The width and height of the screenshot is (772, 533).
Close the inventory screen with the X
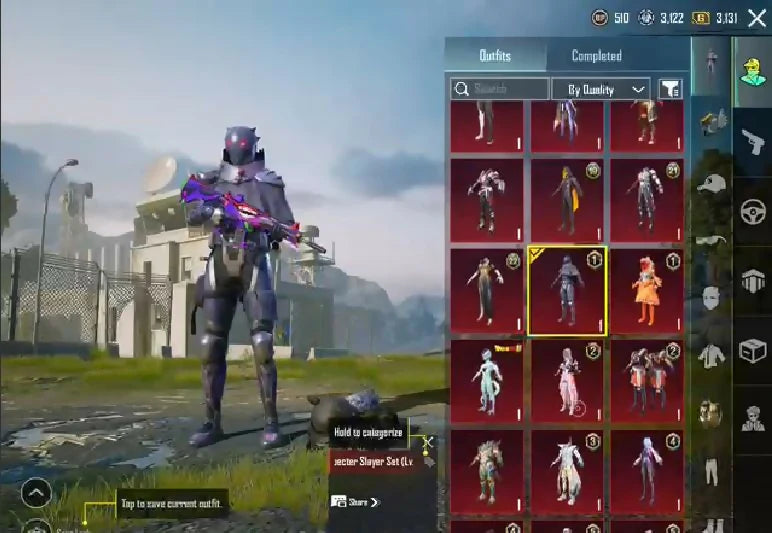click(757, 18)
